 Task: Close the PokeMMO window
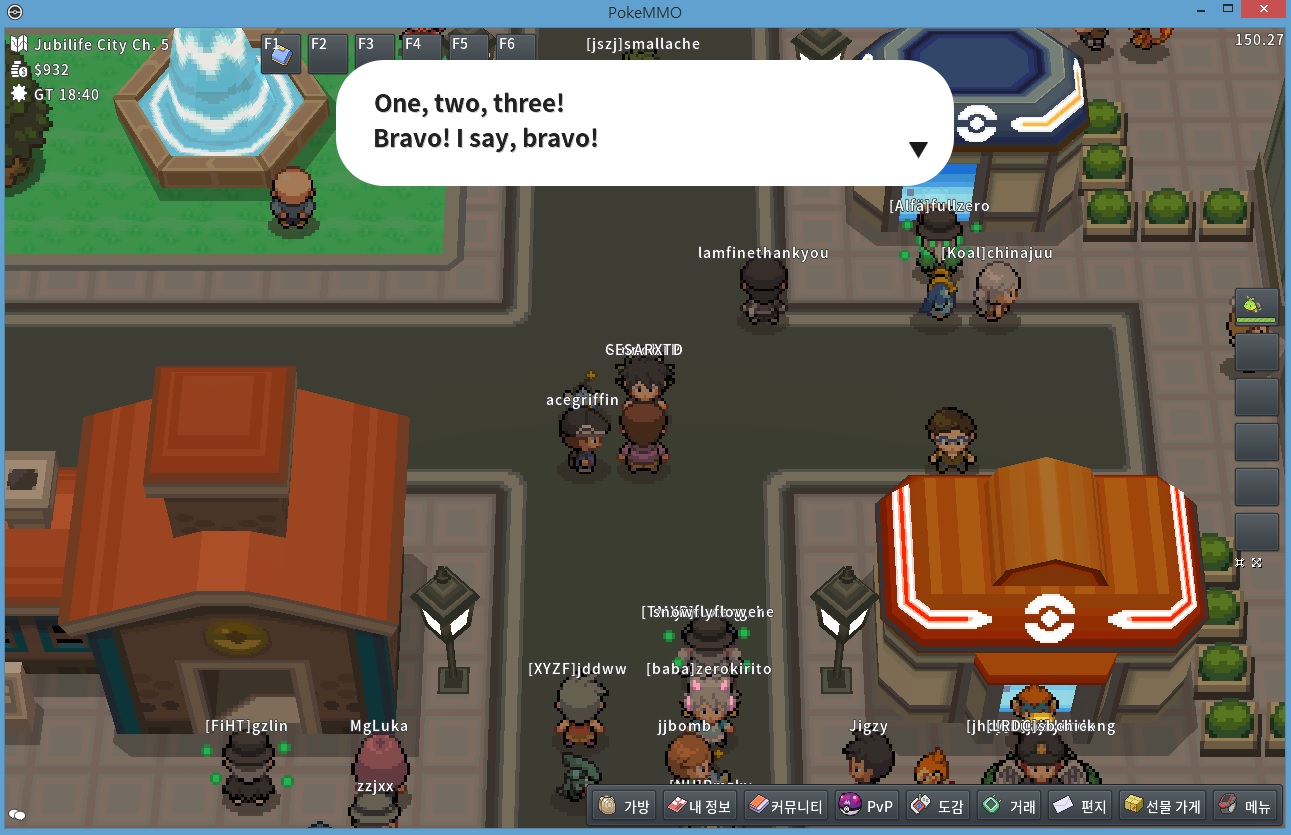pos(1266,9)
